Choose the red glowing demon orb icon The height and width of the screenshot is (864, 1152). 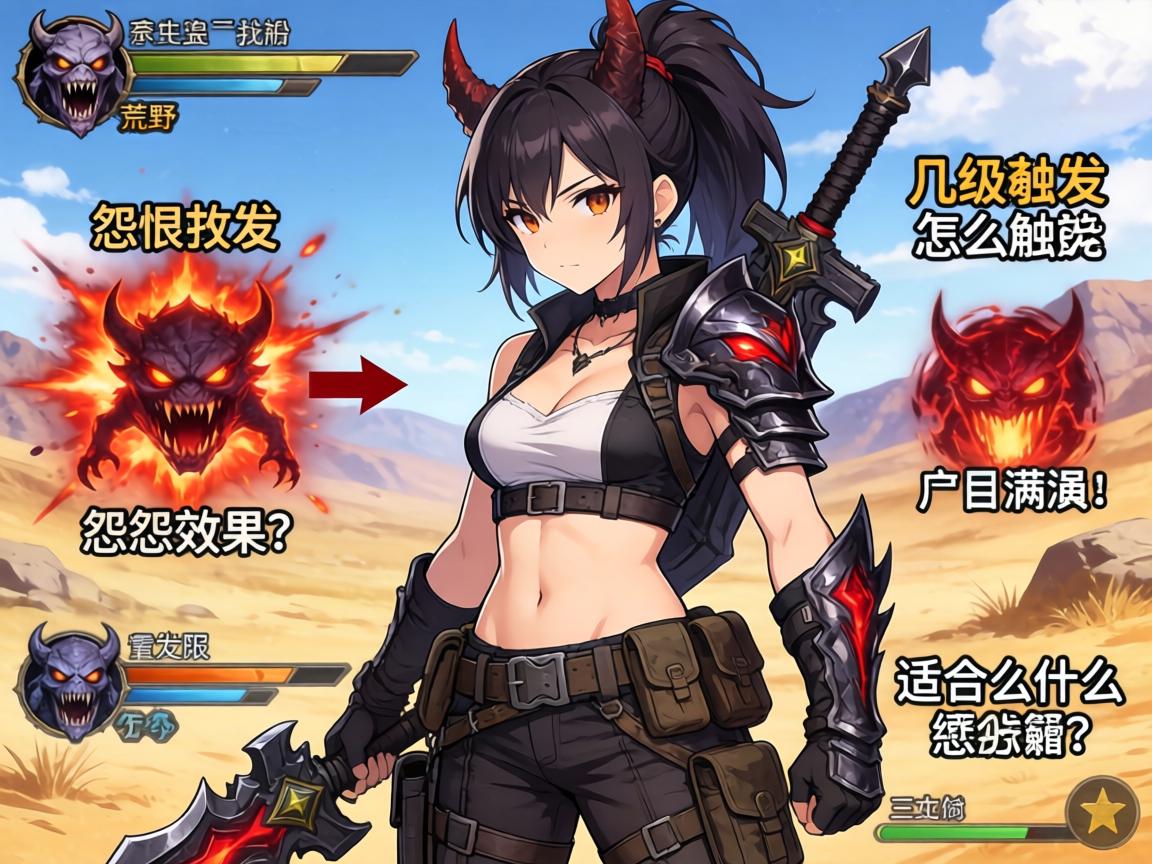[x=1007, y=380]
